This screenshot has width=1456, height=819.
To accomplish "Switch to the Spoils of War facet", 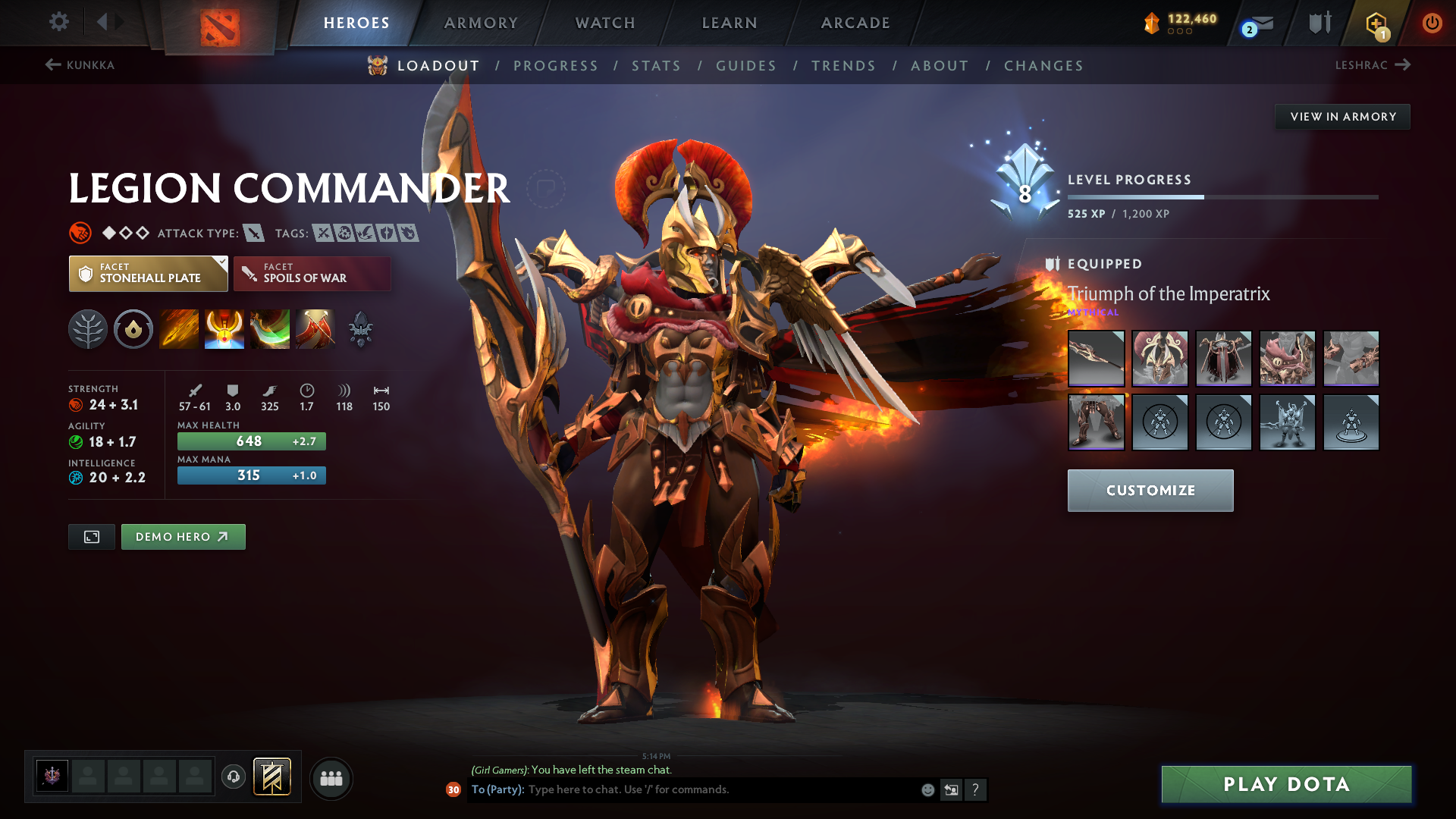I will pos(312,274).
